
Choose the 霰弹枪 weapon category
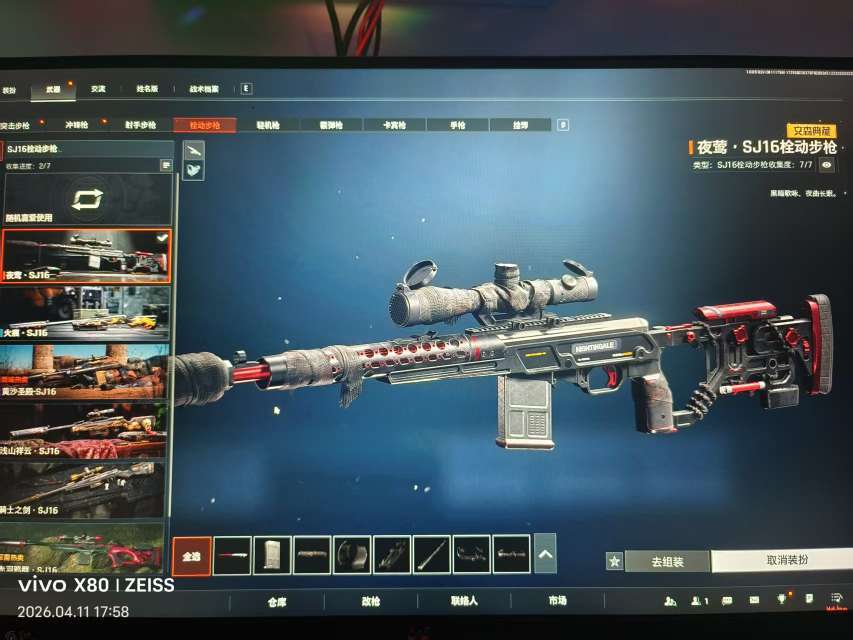tap(330, 126)
